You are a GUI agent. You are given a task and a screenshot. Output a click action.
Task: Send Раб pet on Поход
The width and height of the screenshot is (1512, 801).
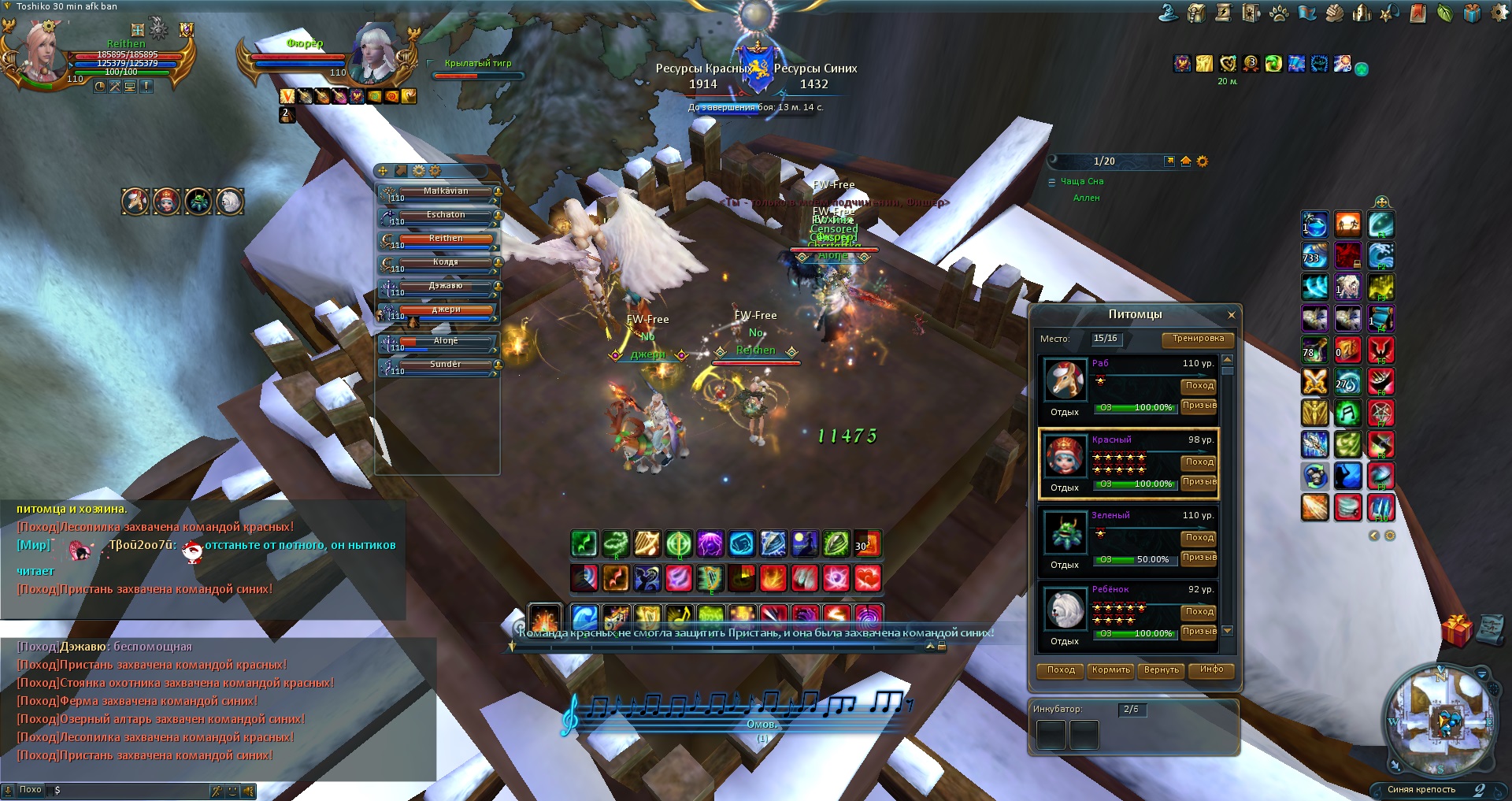pyautogui.click(x=1199, y=386)
